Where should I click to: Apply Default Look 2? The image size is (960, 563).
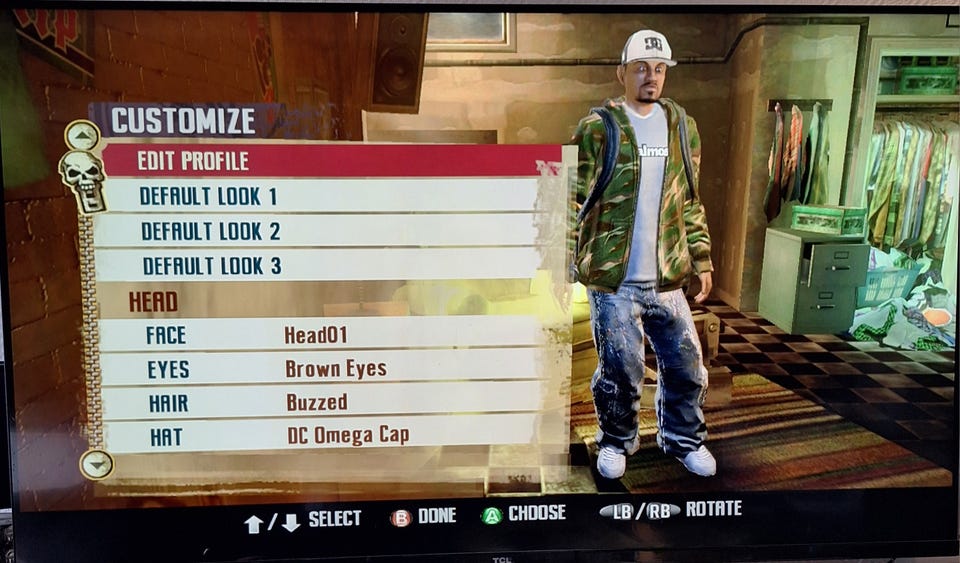point(320,231)
